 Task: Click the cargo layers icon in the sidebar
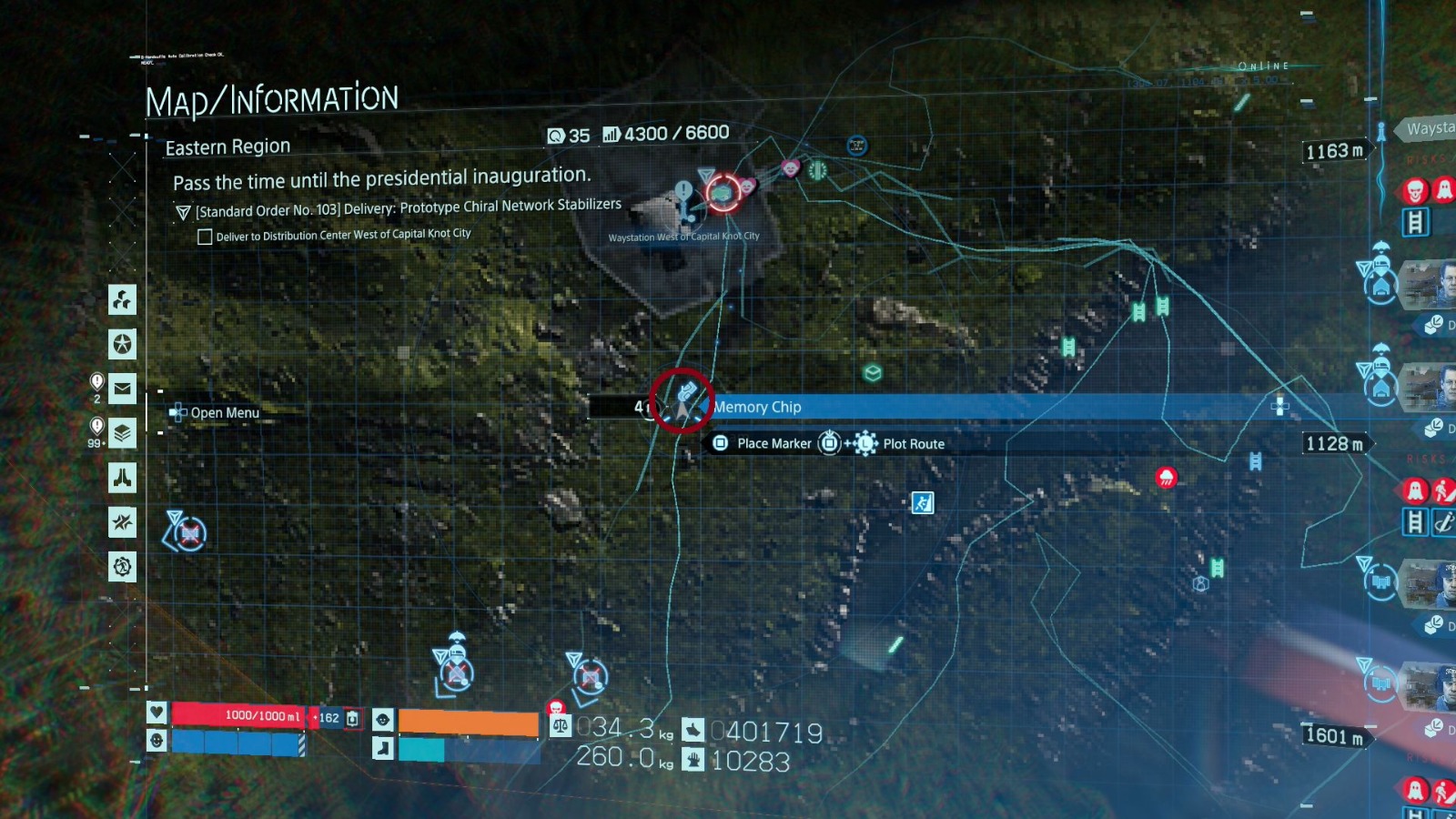point(122,432)
